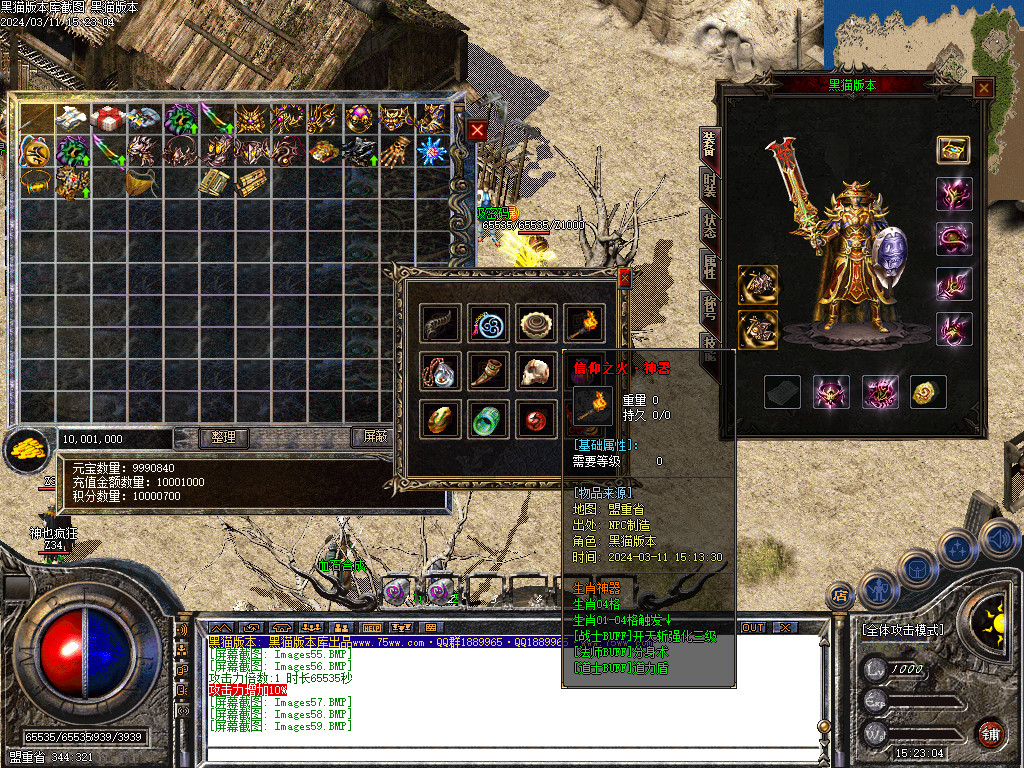Open the treasure chest icon in equipment panel
The width and height of the screenshot is (1024, 768).
pos(953,150)
